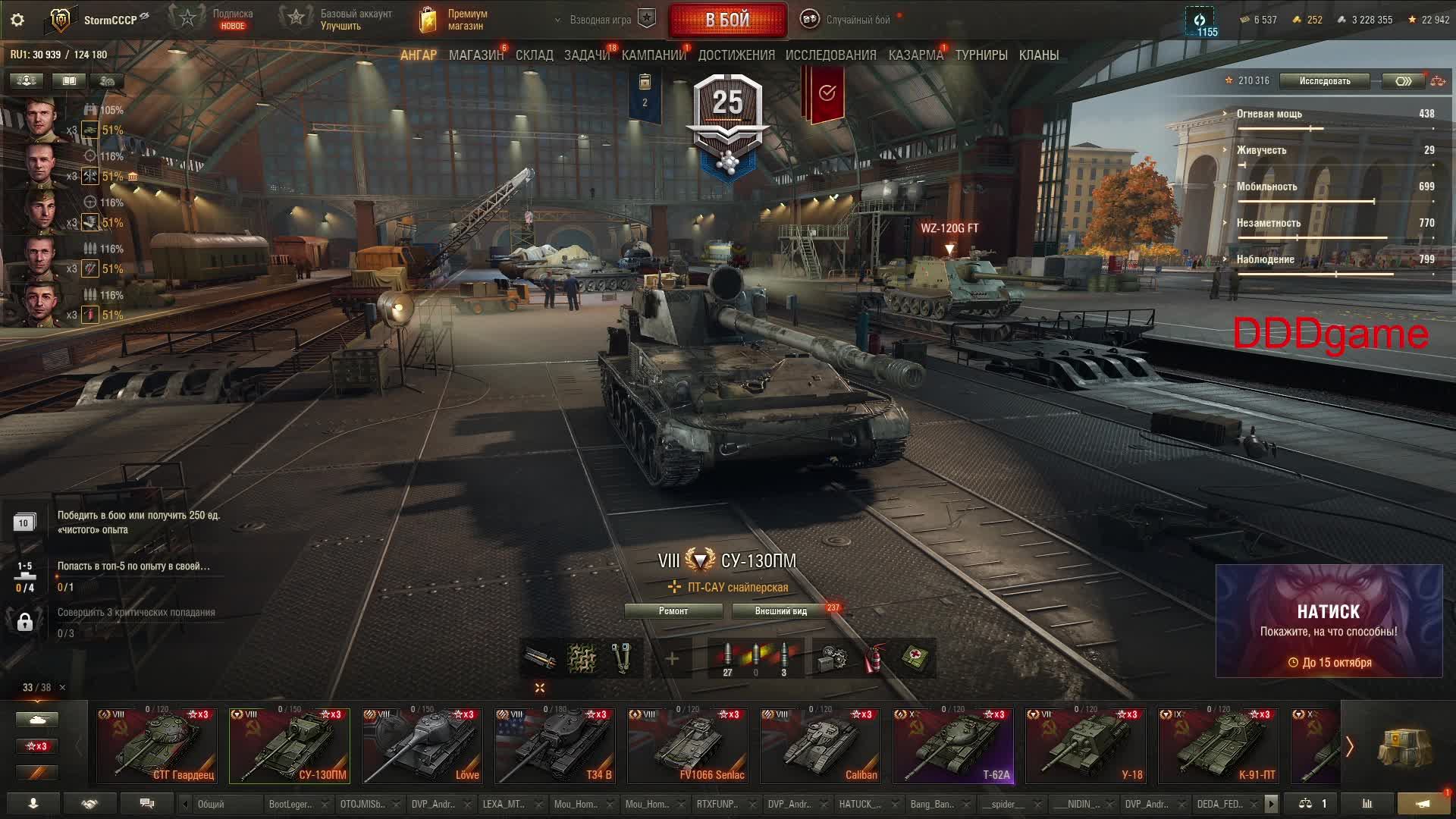1456x819 pixels.
Task: Choose the T34 B tank card
Action: click(554, 745)
